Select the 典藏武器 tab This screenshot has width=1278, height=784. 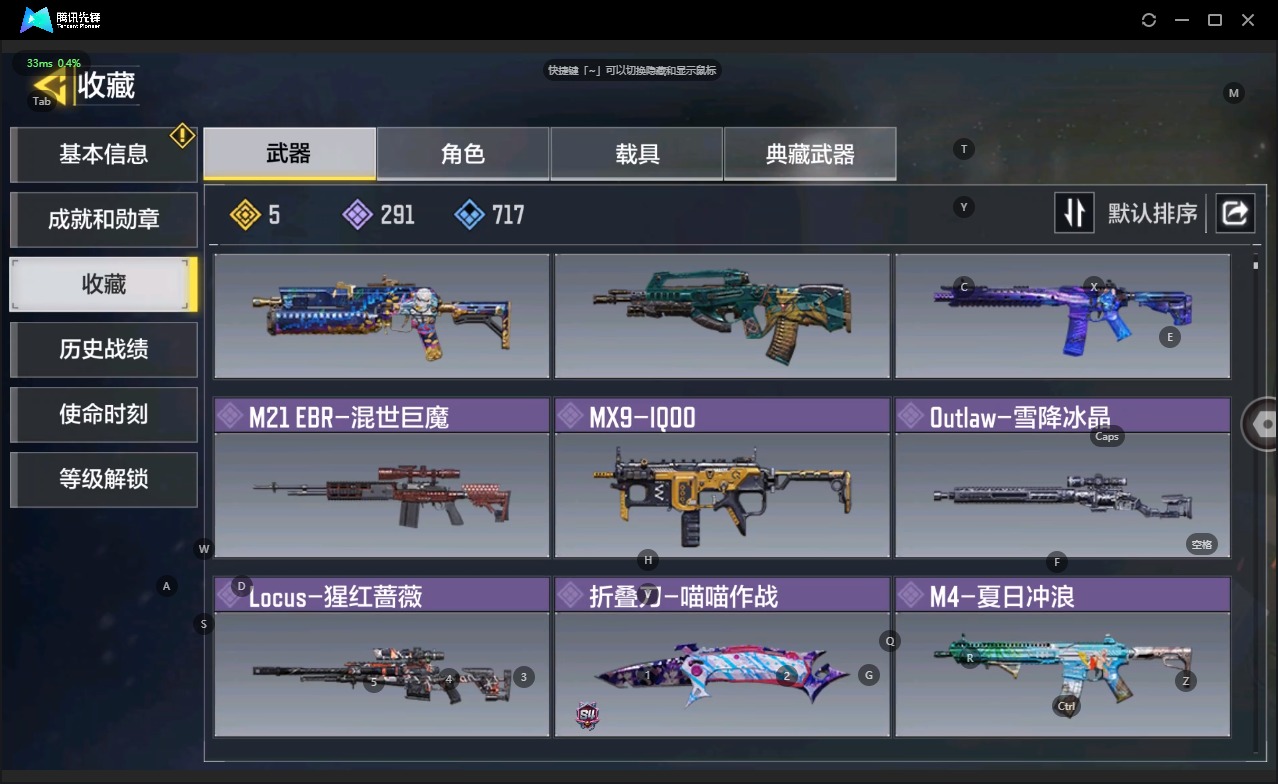tap(810, 153)
